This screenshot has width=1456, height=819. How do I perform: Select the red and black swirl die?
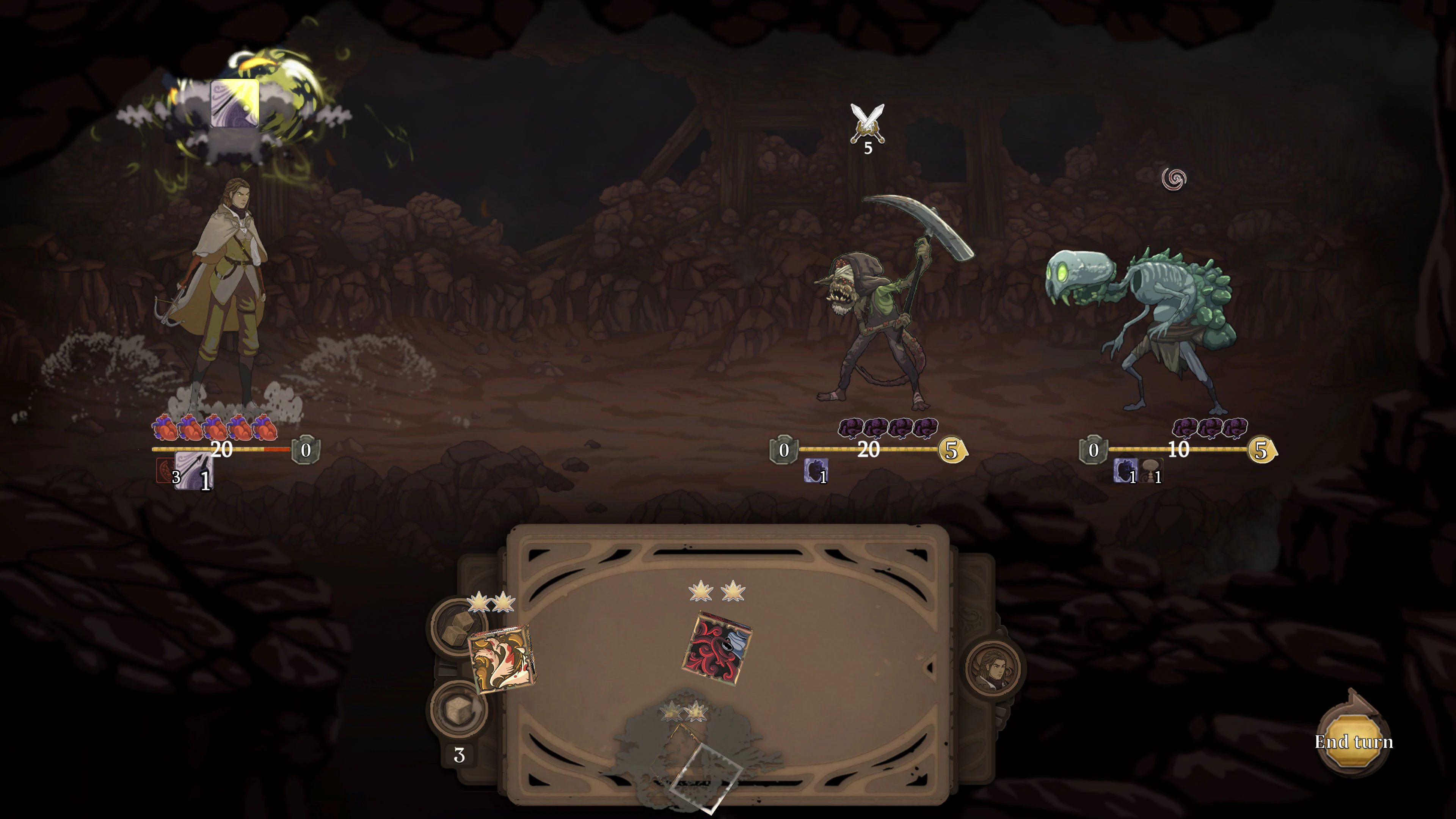[x=717, y=648]
